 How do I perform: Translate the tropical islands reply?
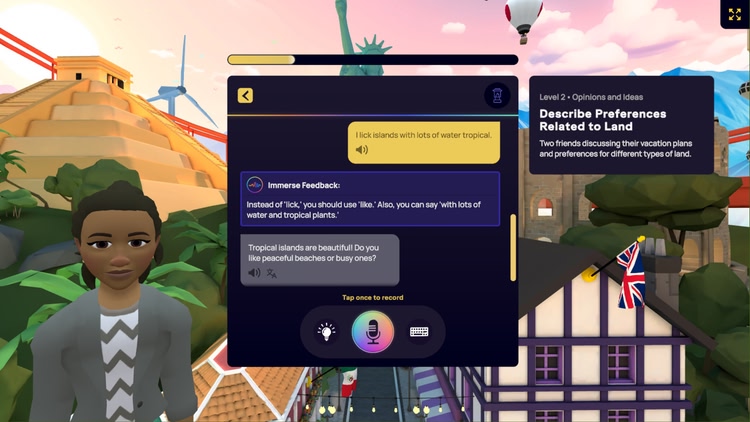271,272
